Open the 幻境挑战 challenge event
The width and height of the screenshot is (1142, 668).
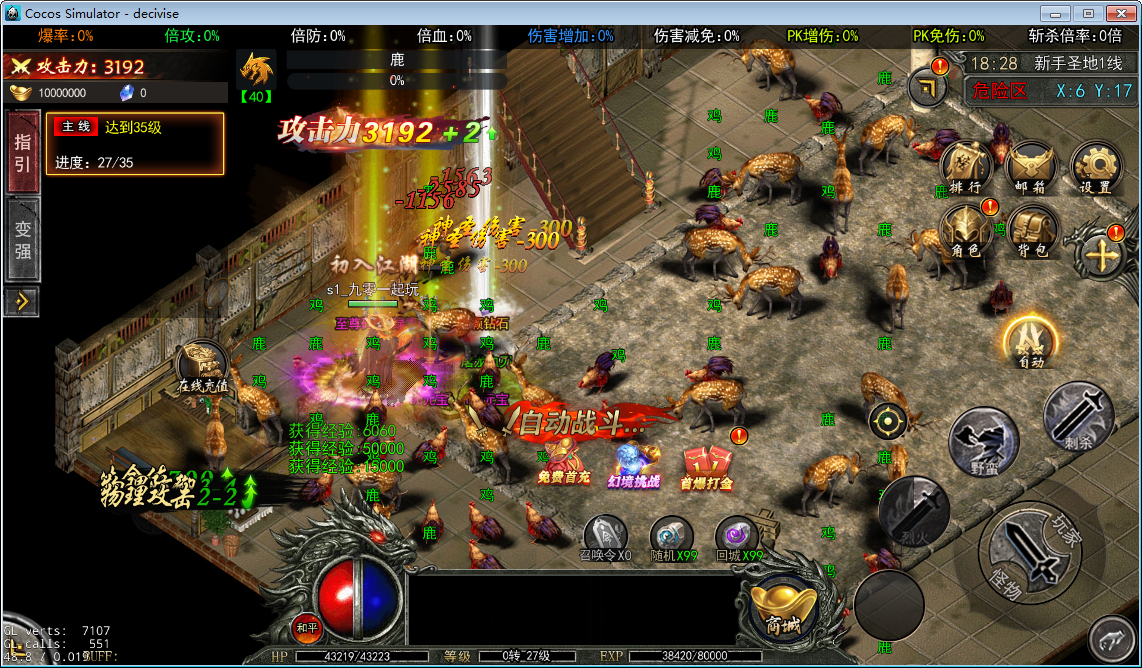click(633, 464)
